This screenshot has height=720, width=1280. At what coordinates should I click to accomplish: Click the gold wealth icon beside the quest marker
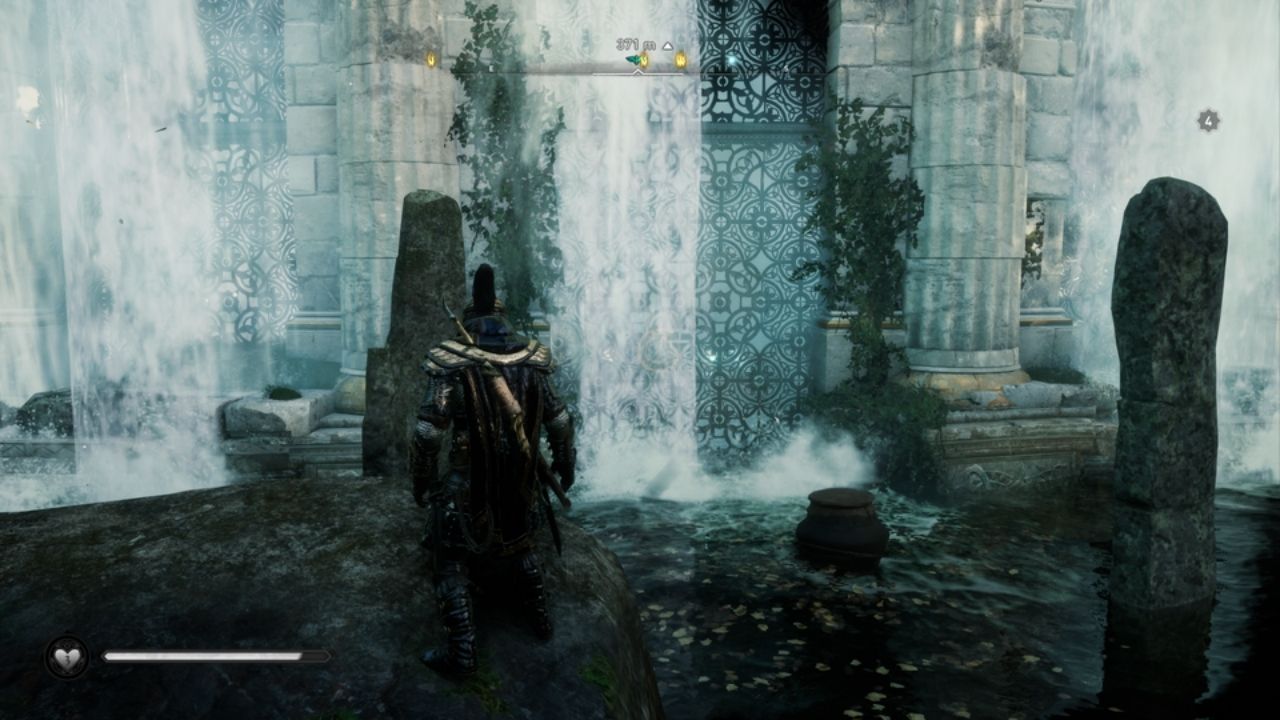644,60
